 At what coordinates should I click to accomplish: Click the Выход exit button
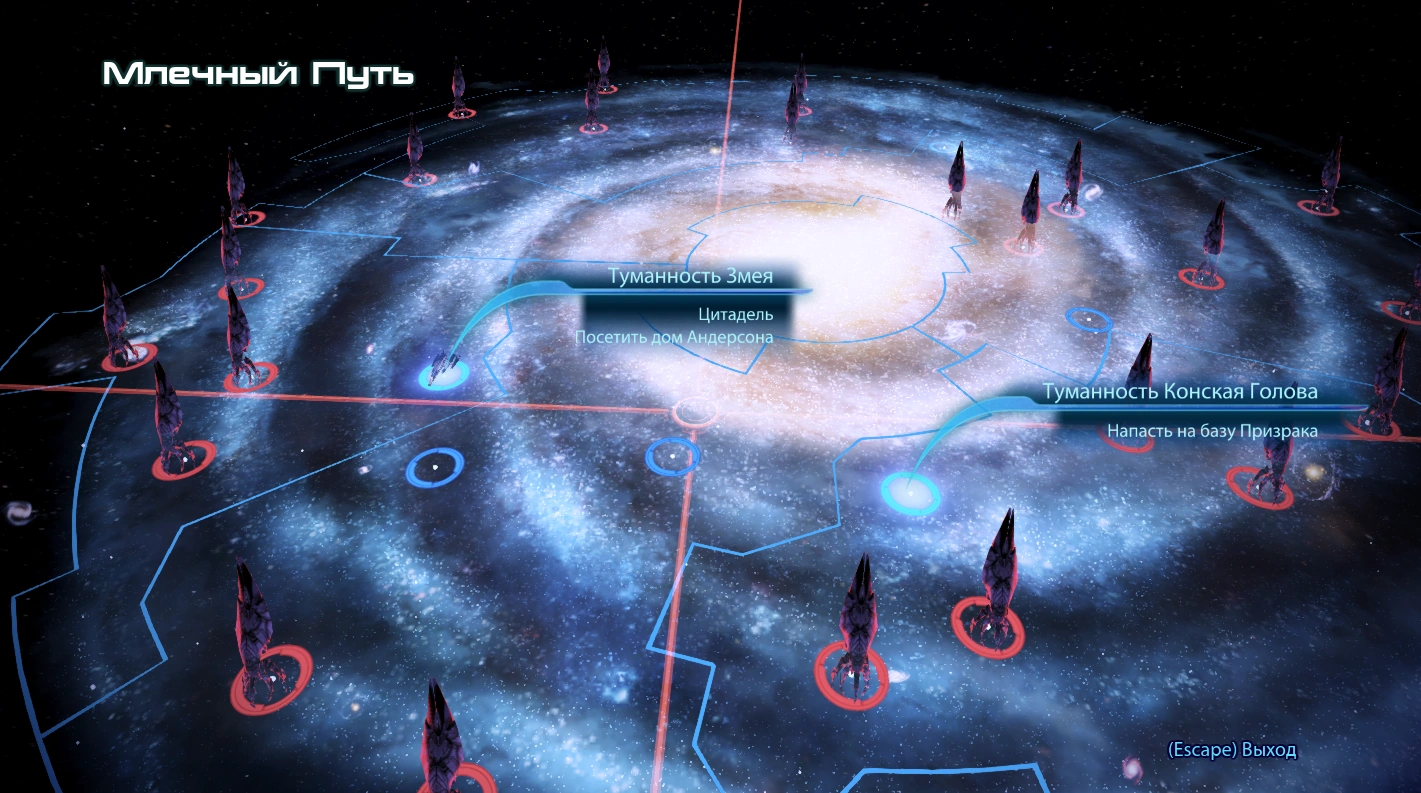pos(1232,750)
